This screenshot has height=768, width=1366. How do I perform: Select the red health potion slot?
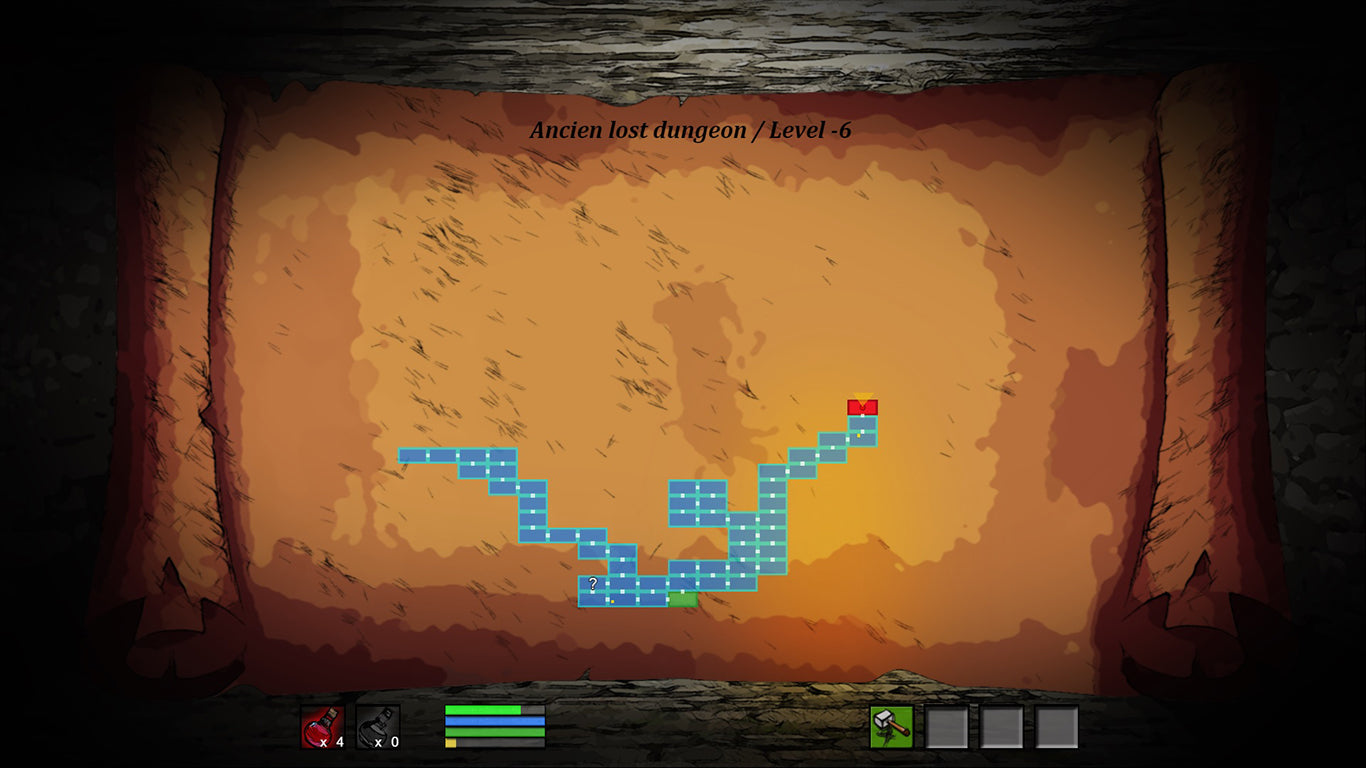tap(323, 727)
